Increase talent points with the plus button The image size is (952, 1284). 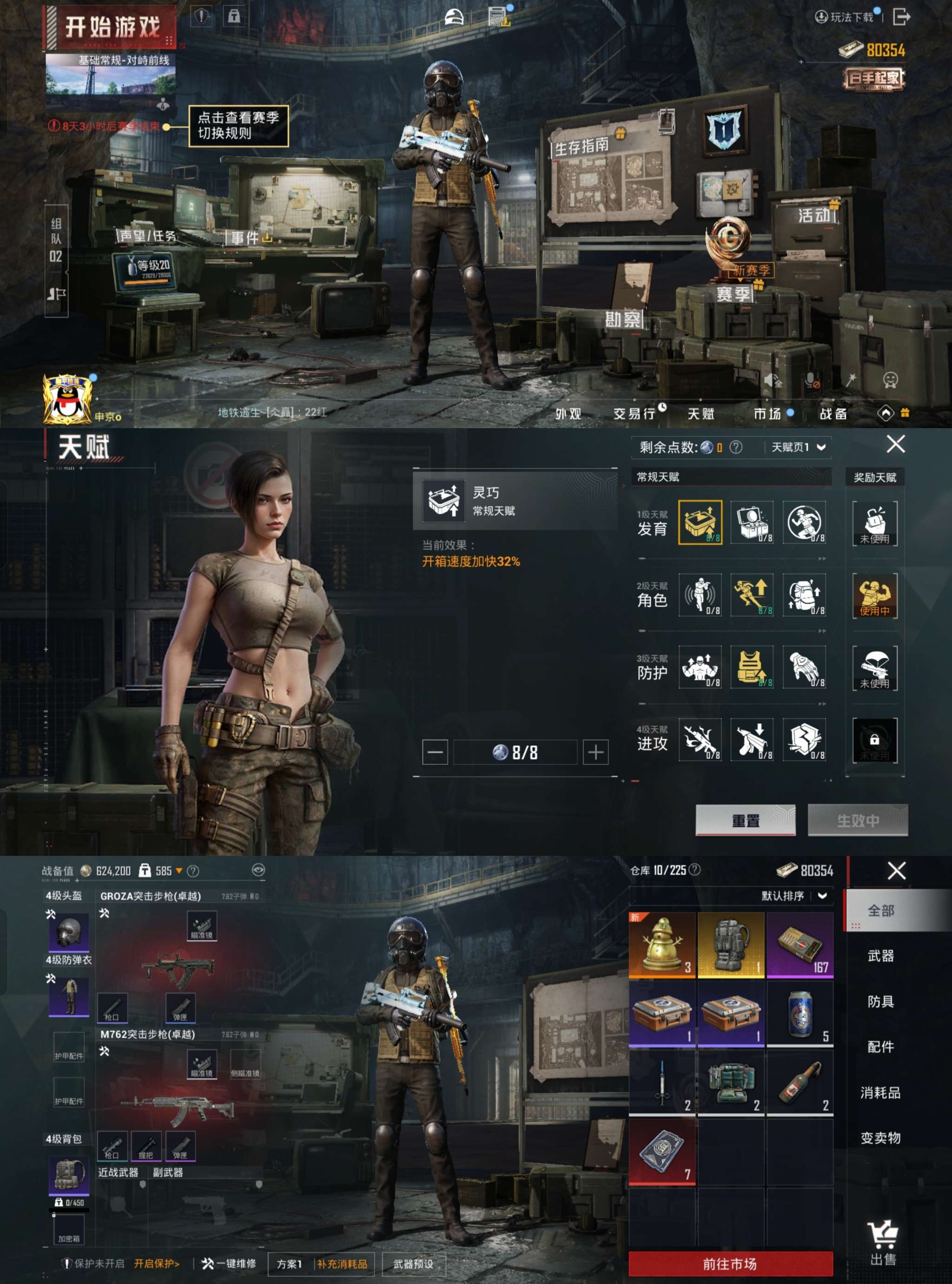(595, 752)
